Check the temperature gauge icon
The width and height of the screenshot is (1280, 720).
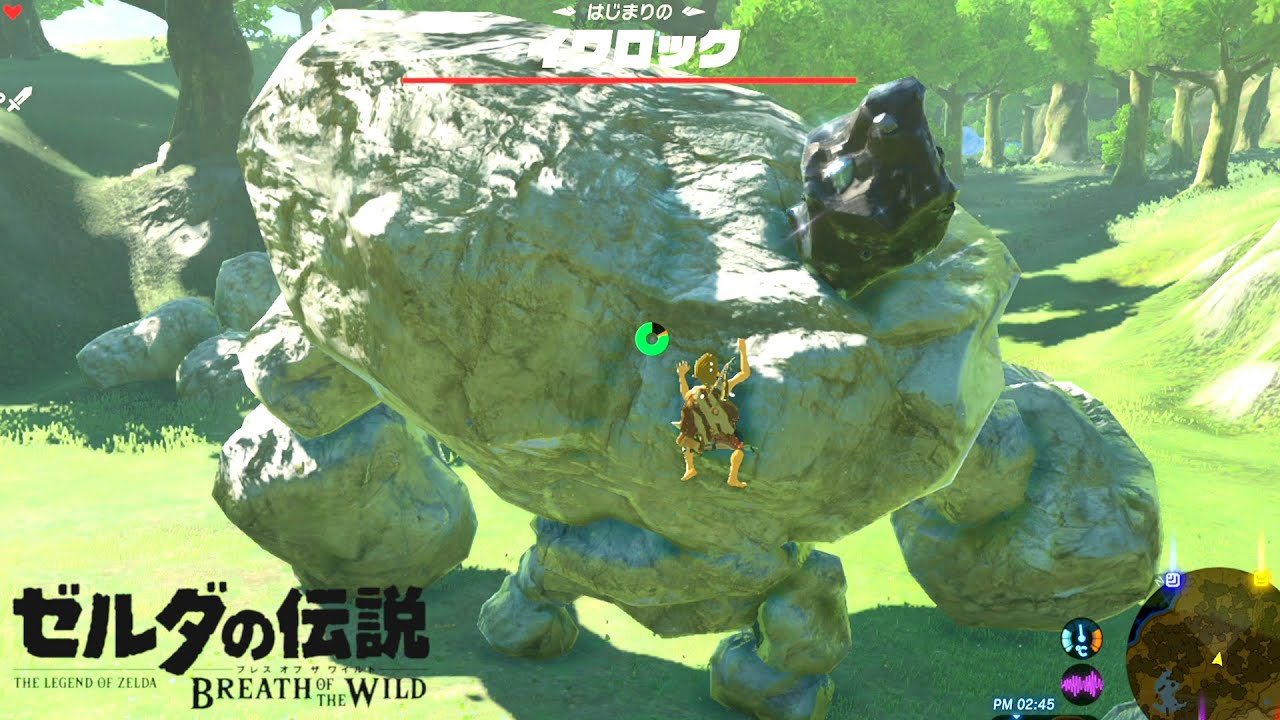pyautogui.click(x=1081, y=638)
